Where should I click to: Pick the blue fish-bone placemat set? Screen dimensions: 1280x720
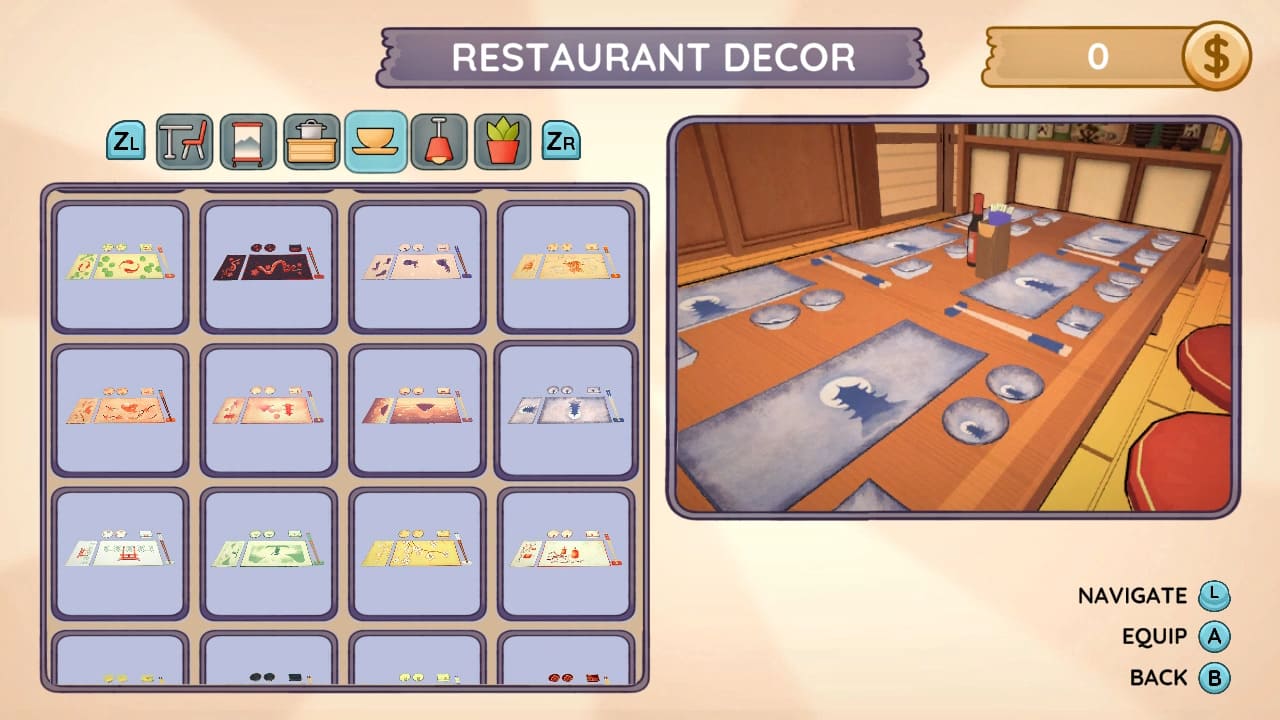(563, 411)
